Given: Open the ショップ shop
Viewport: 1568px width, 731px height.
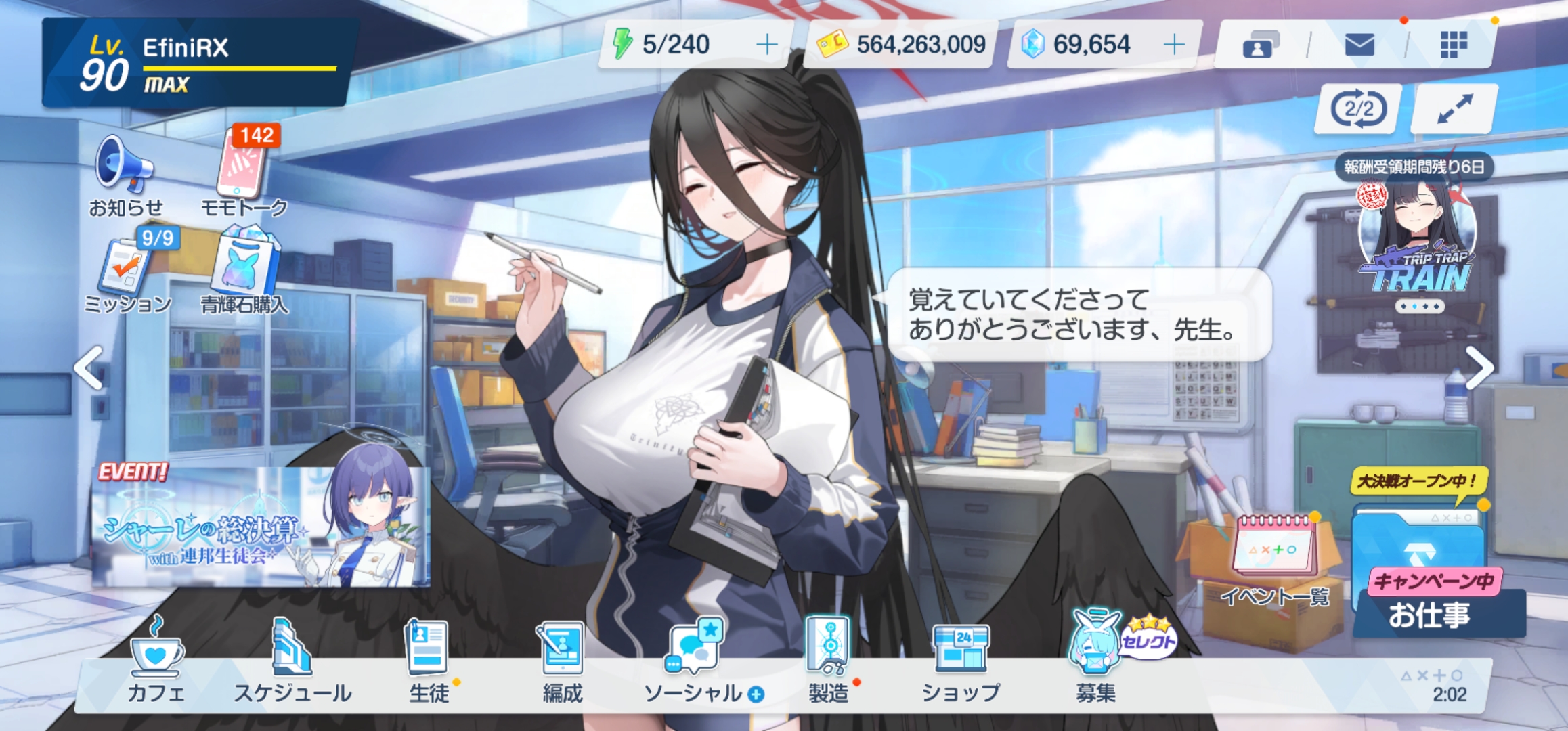Looking at the screenshot, I should [x=961, y=660].
